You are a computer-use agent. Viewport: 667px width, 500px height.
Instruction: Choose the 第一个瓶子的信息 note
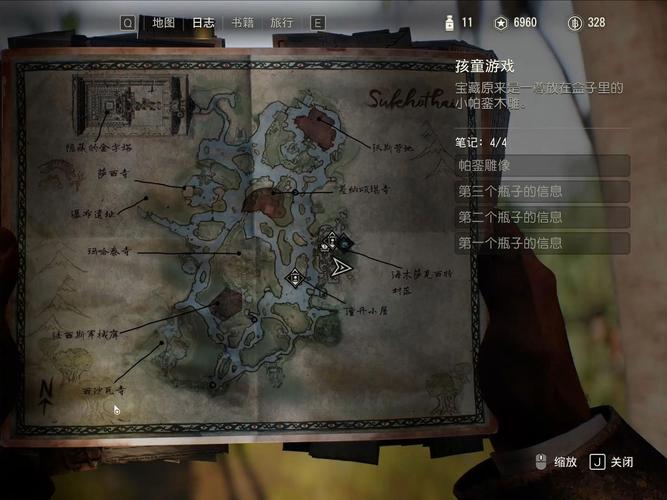pos(542,243)
